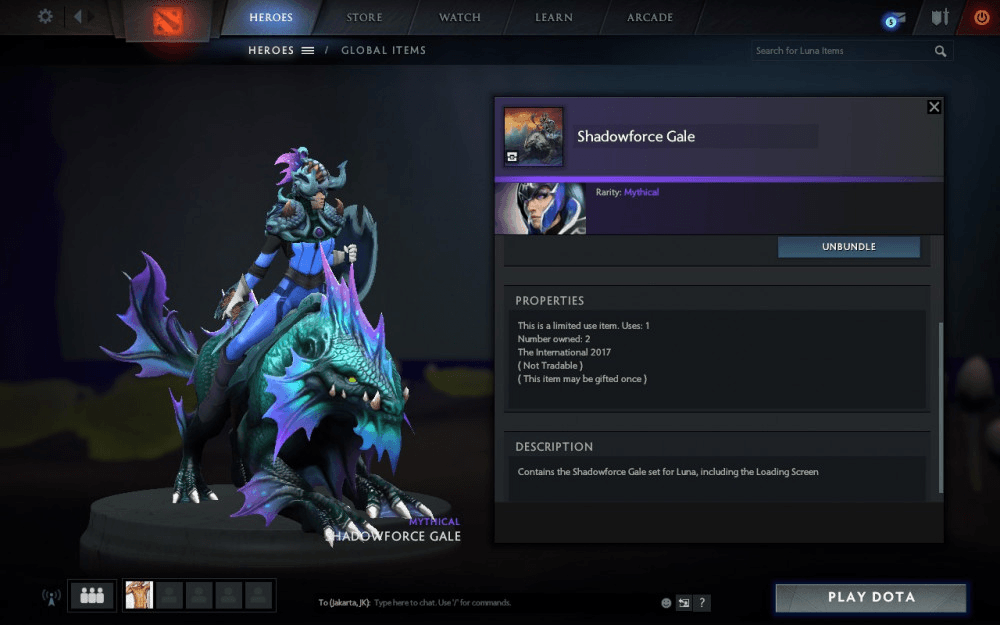Click the chat input line

click(x=480, y=603)
